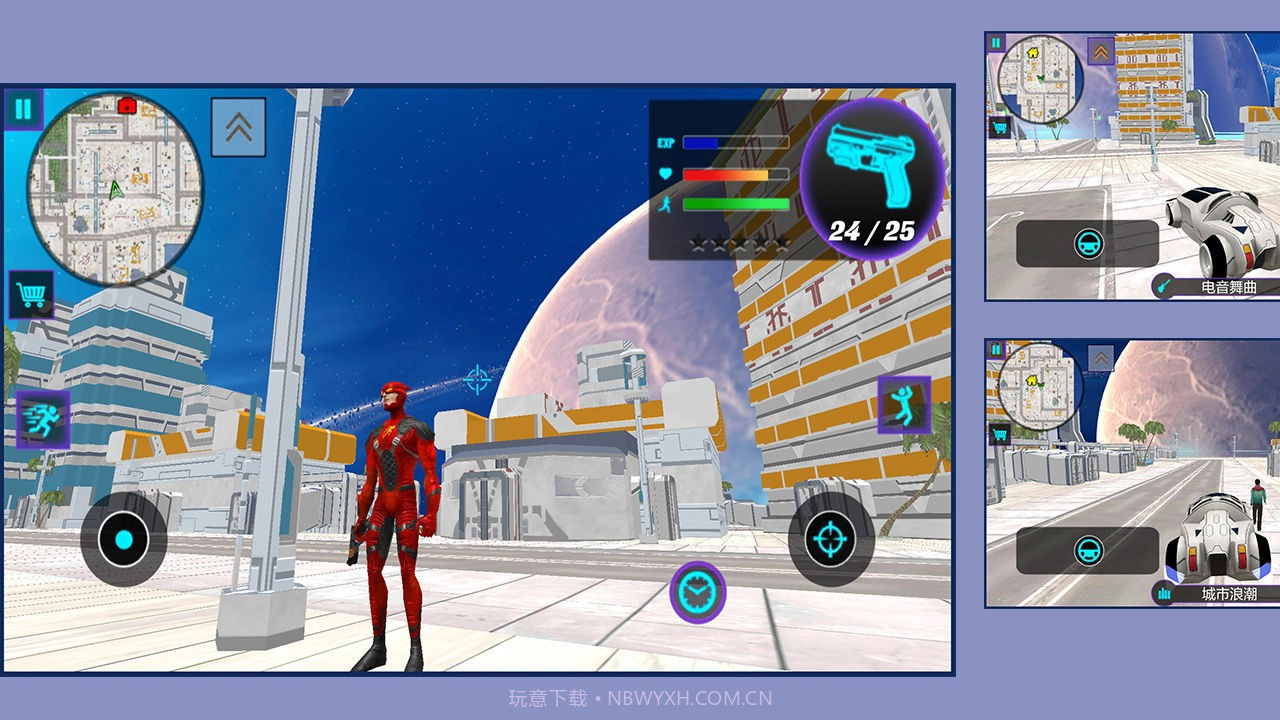Viewport: 1280px width, 720px height.
Task: Pause the game in the large gameplay view
Action: coord(23,110)
